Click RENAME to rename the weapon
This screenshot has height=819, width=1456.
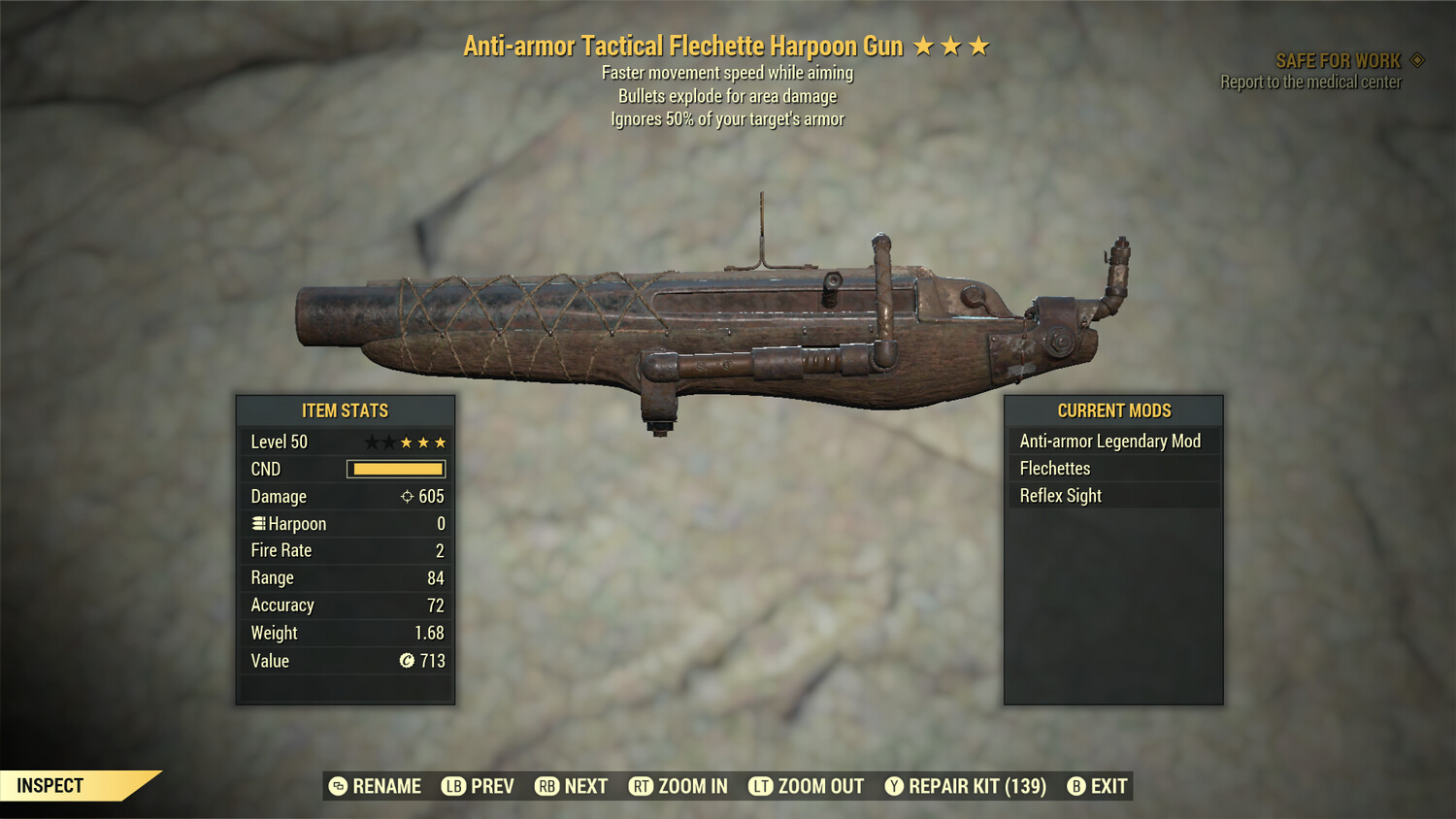pyautogui.click(x=386, y=786)
